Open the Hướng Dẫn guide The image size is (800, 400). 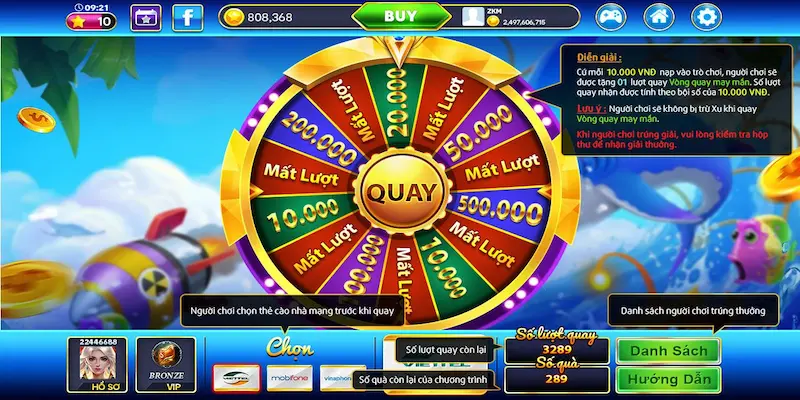[x=668, y=379]
